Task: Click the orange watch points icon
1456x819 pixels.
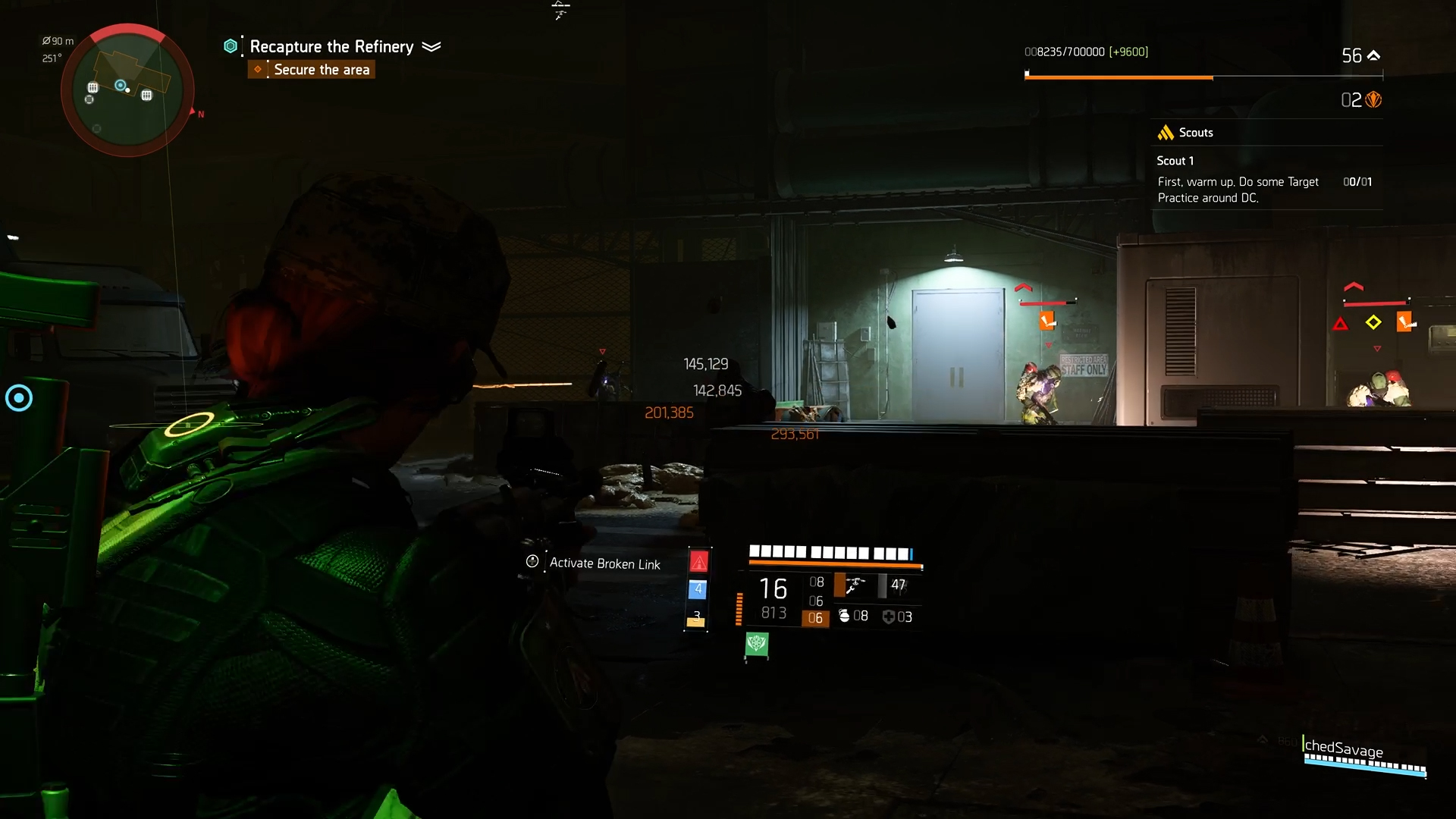Action: point(1373,100)
